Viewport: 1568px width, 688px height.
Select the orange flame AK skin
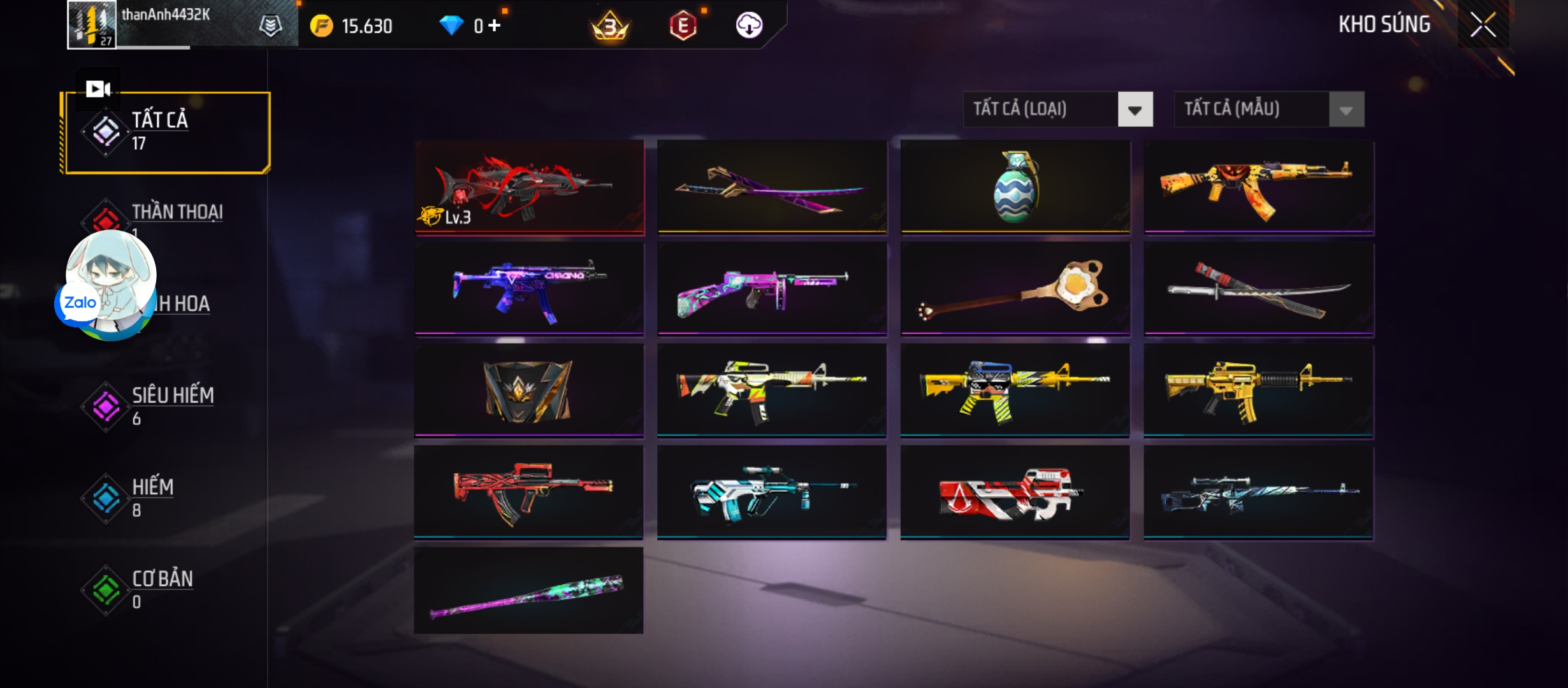click(1258, 187)
